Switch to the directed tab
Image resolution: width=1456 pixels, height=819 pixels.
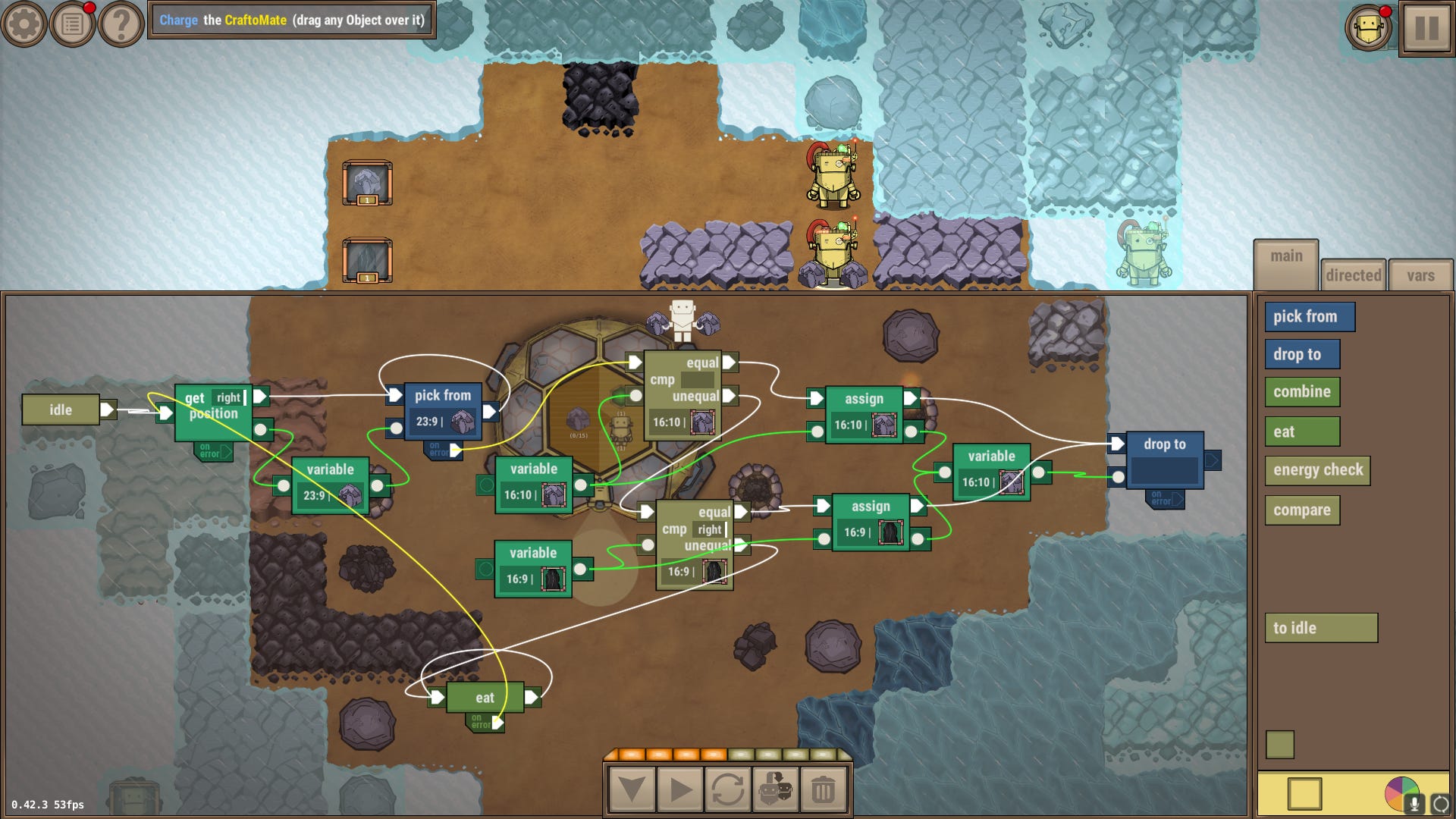[x=1354, y=275]
